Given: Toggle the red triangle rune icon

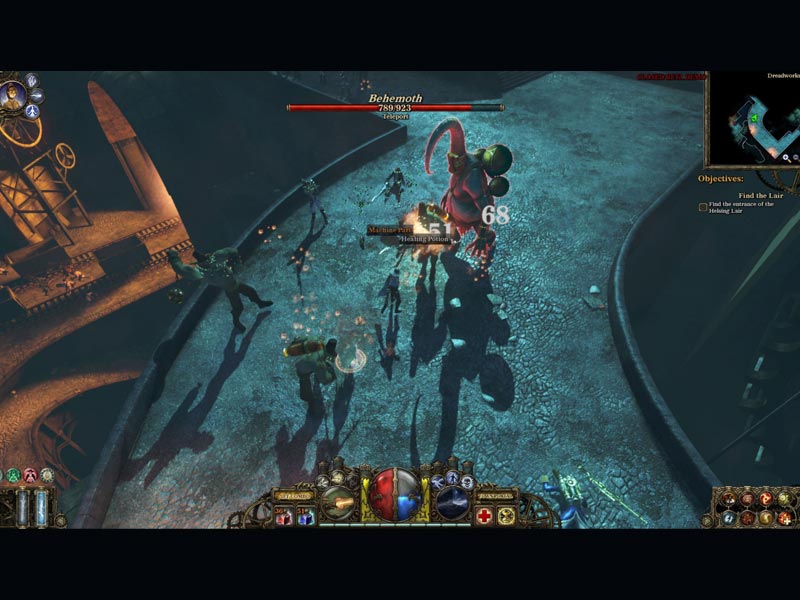Looking at the screenshot, I should (29, 474).
